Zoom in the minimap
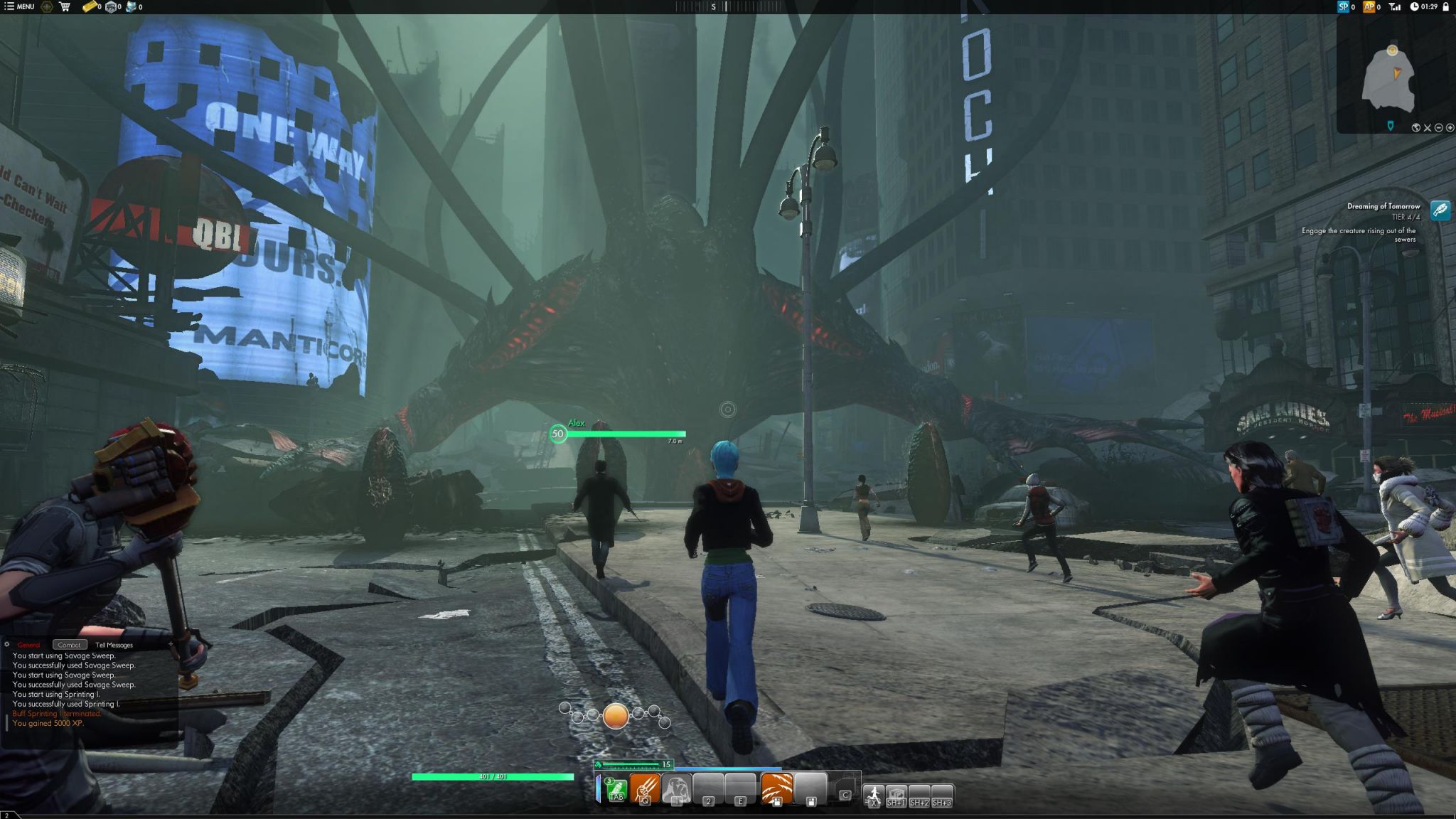Image resolution: width=1456 pixels, height=819 pixels. tap(1450, 128)
